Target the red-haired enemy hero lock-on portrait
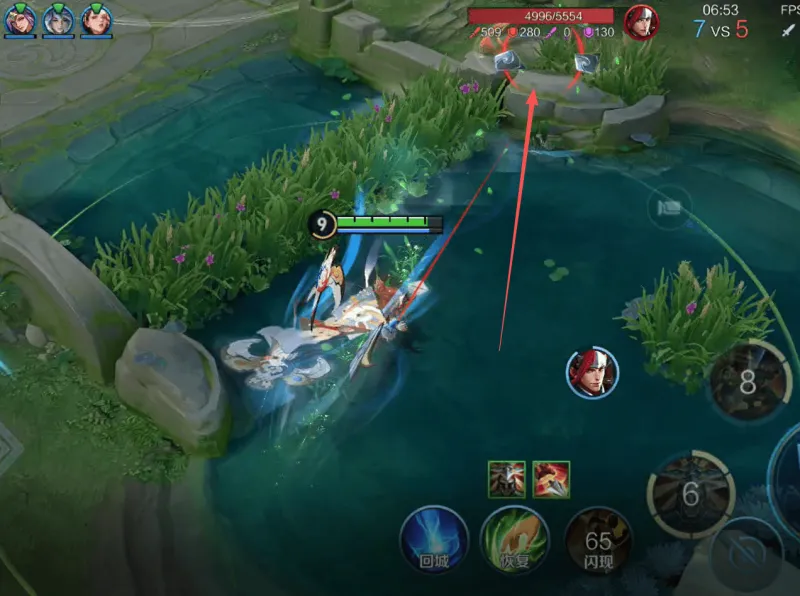 591,373
